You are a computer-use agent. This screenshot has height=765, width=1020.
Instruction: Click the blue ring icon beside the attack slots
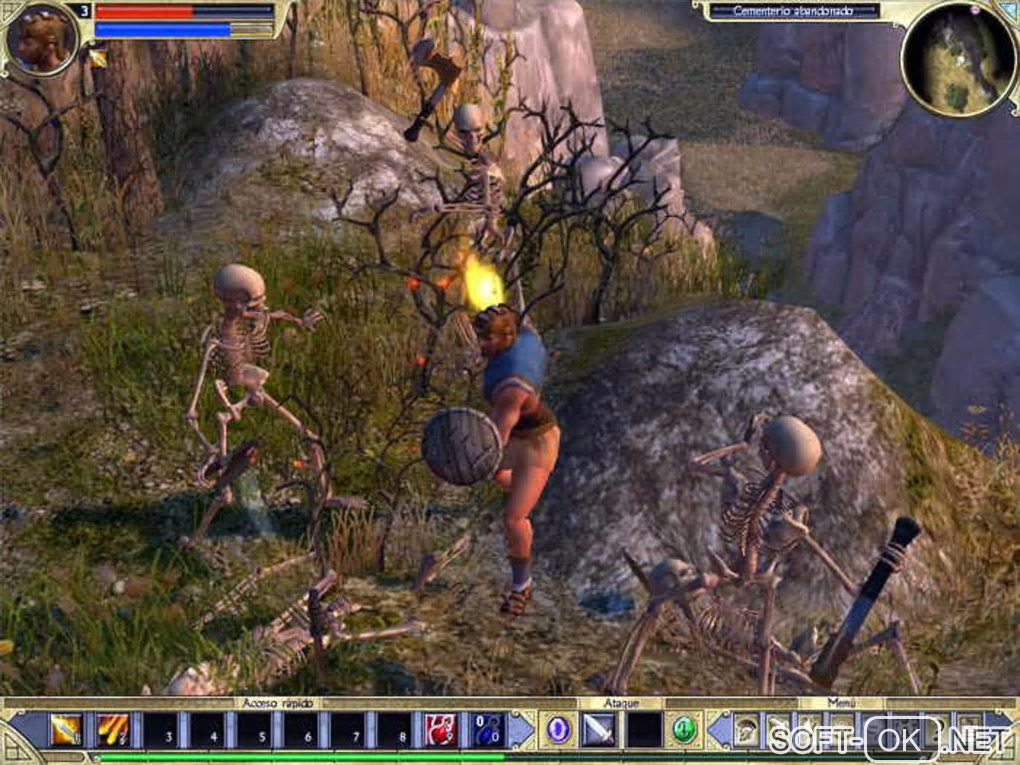(x=558, y=730)
